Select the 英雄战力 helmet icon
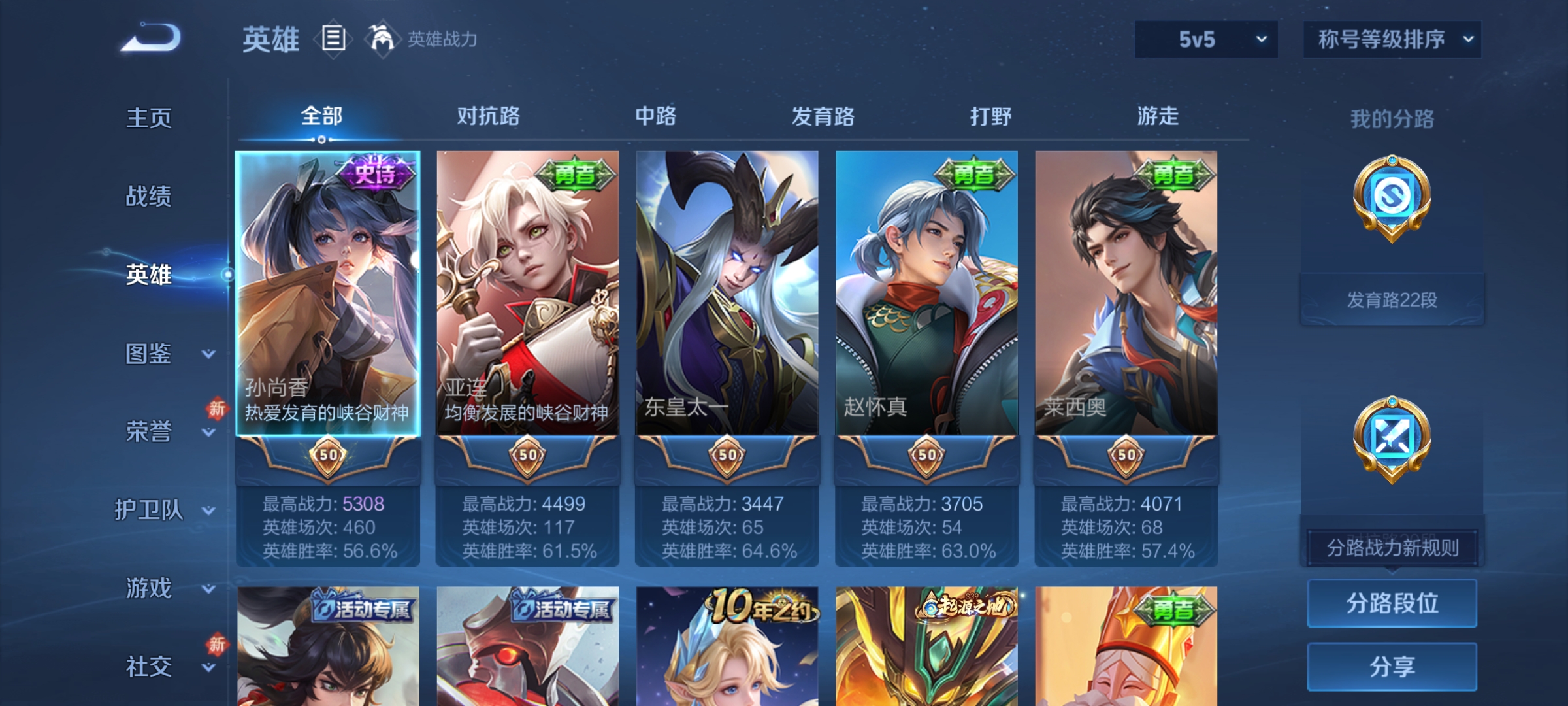 (x=383, y=38)
